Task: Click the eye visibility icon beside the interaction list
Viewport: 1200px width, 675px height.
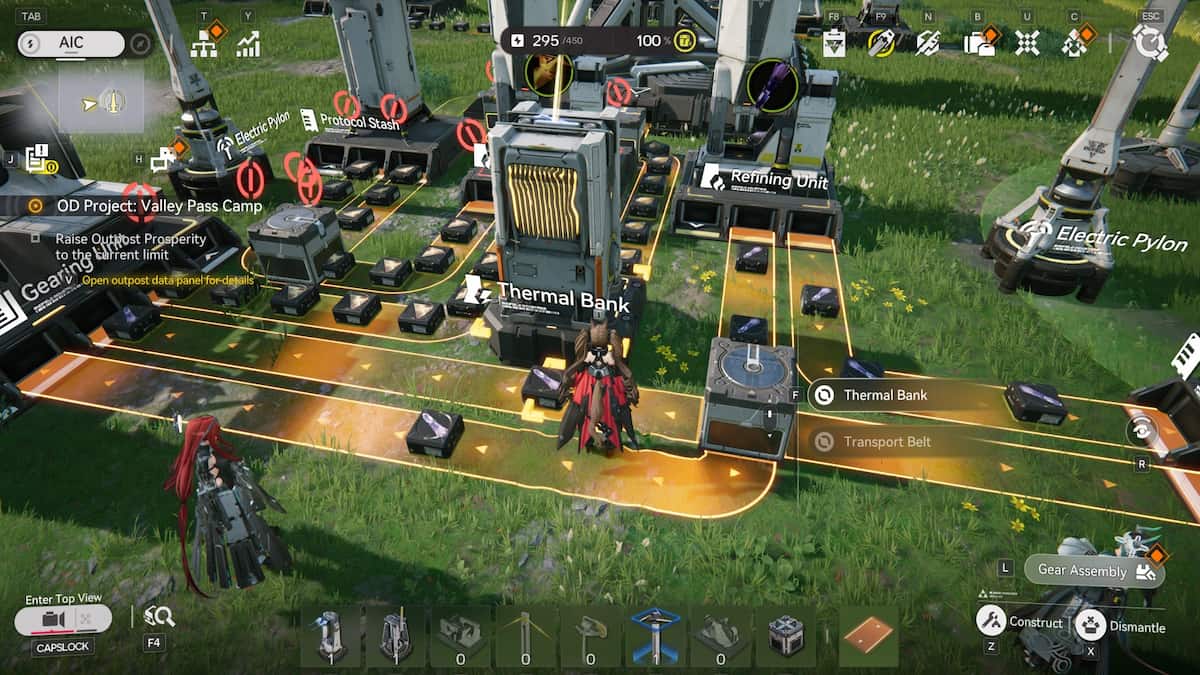Action: [x=1138, y=430]
